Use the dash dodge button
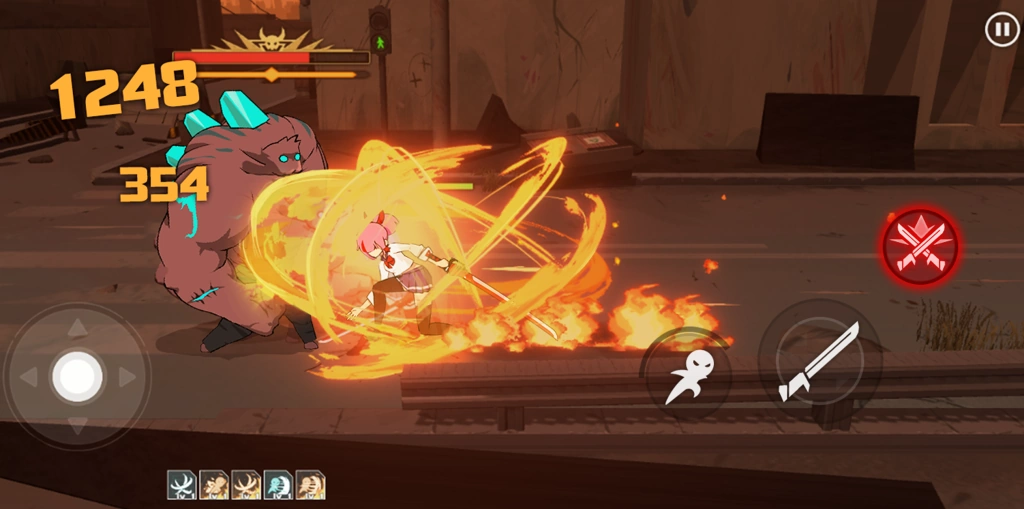The height and width of the screenshot is (509, 1024). click(687, 373)
